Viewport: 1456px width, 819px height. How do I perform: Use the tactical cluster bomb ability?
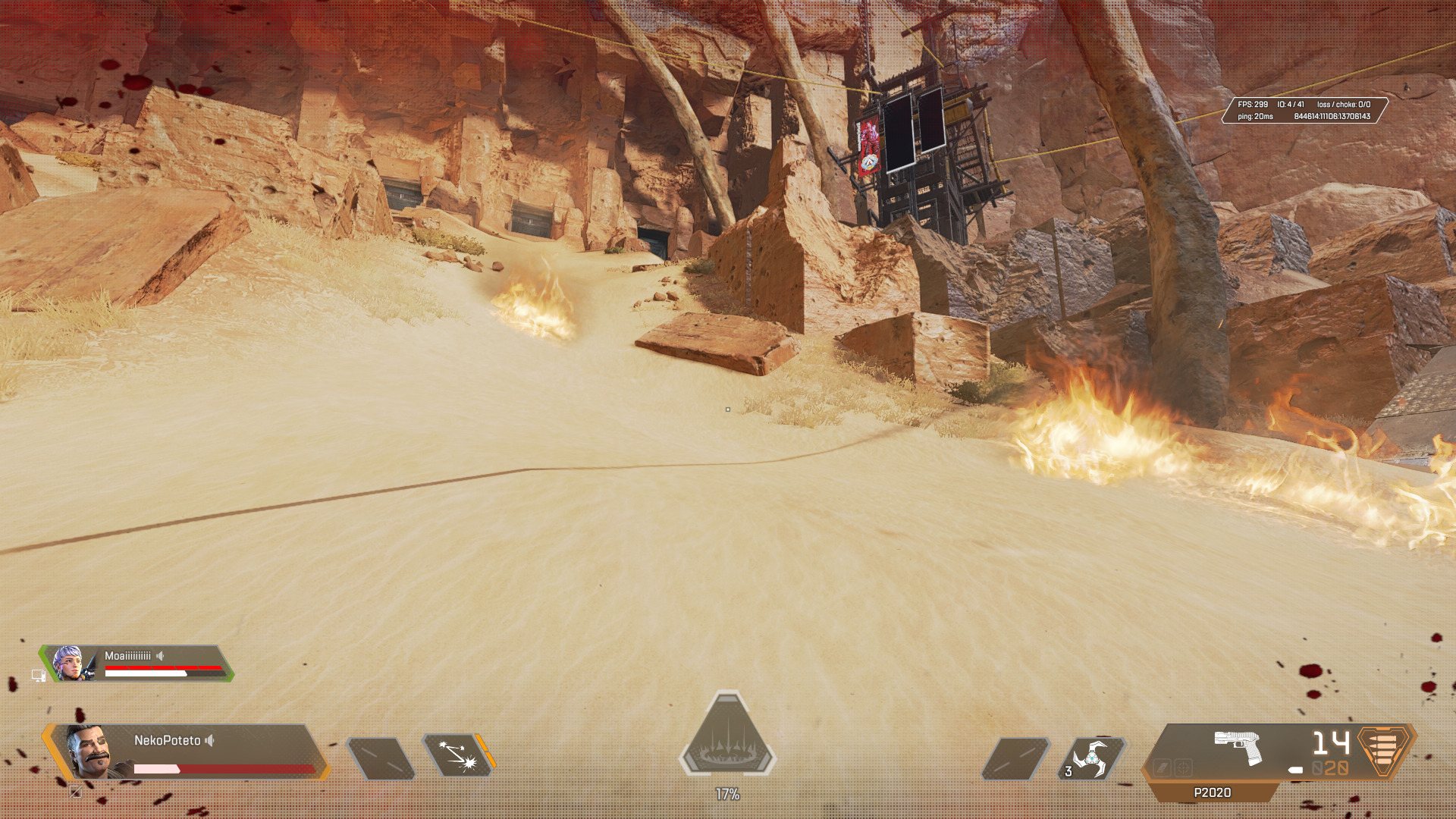(x=457, y=756)
